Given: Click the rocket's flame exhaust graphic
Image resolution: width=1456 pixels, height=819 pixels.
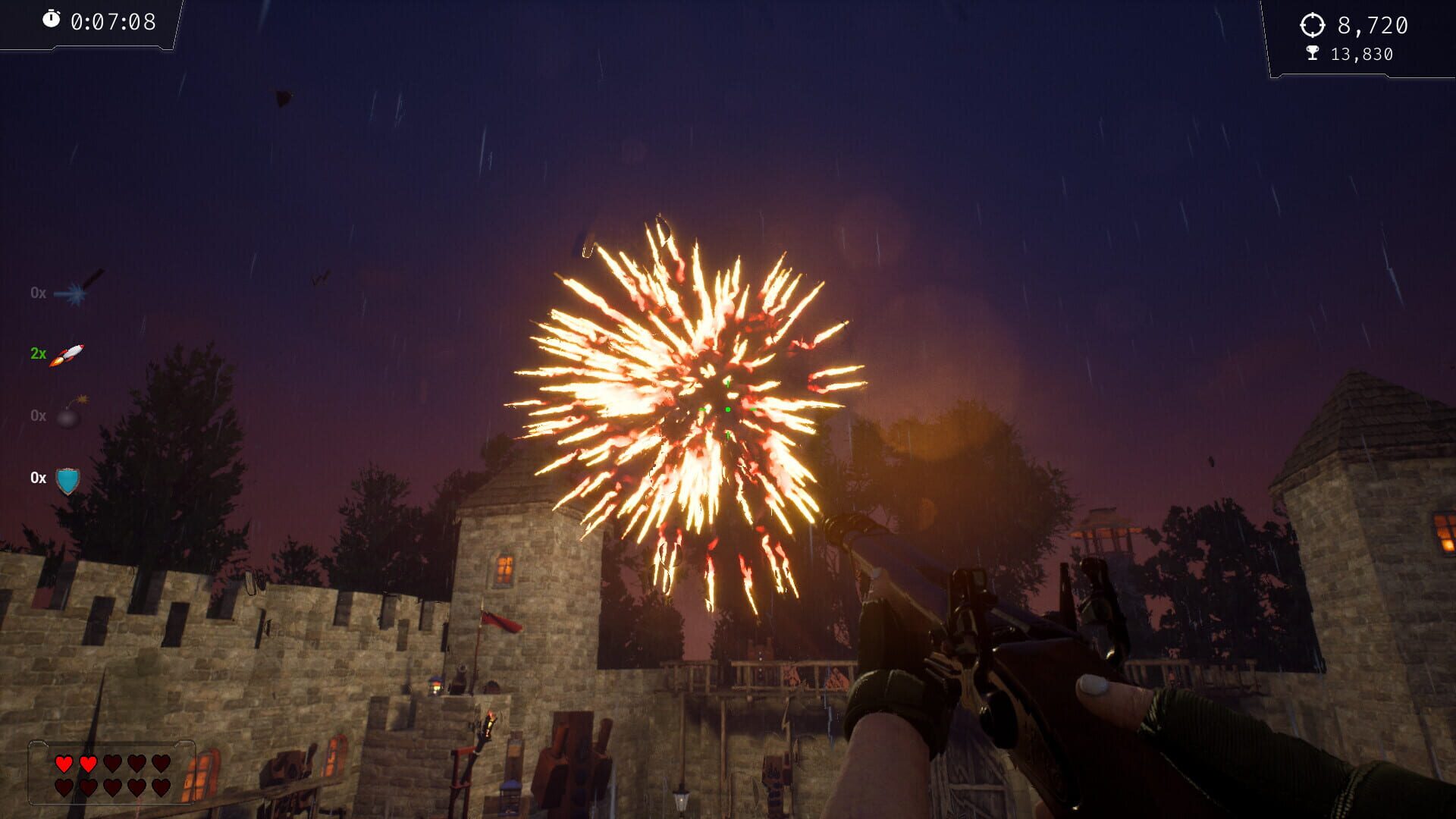Looking at the screenshot, I should coord(56,361).
